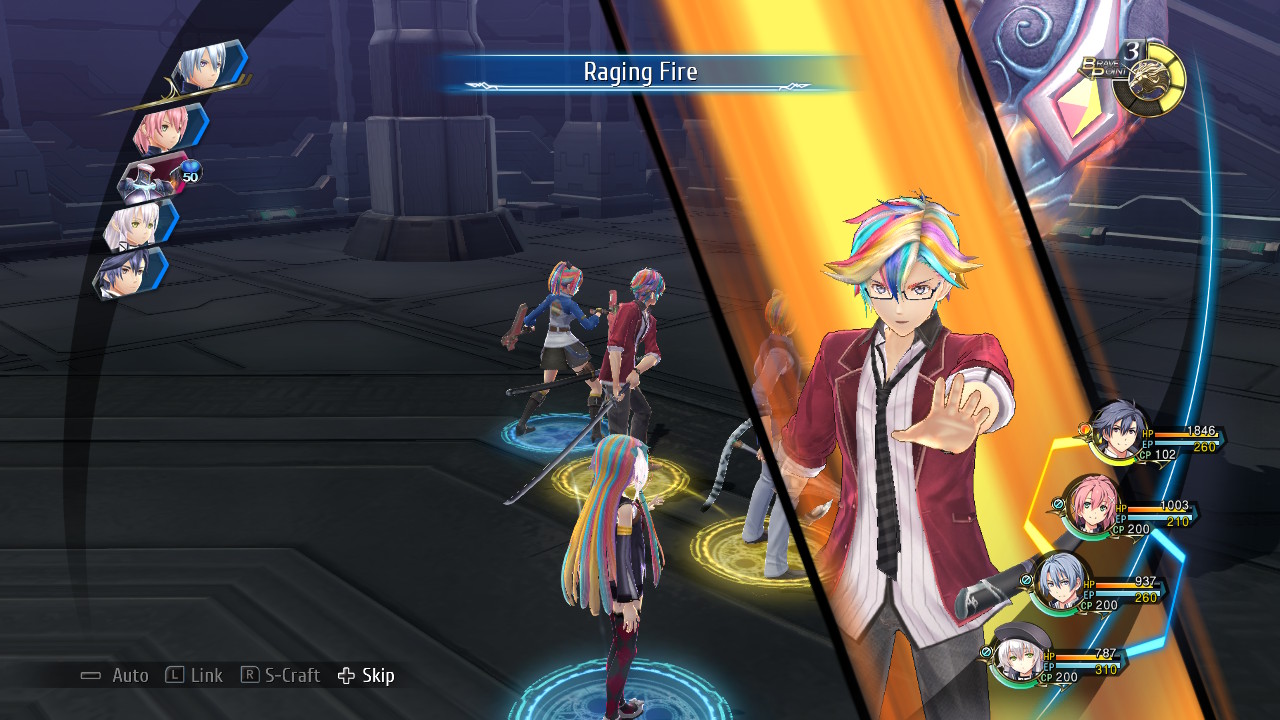Choose the pink-haired party portrait with 1003 HP

pos(1089,507)
